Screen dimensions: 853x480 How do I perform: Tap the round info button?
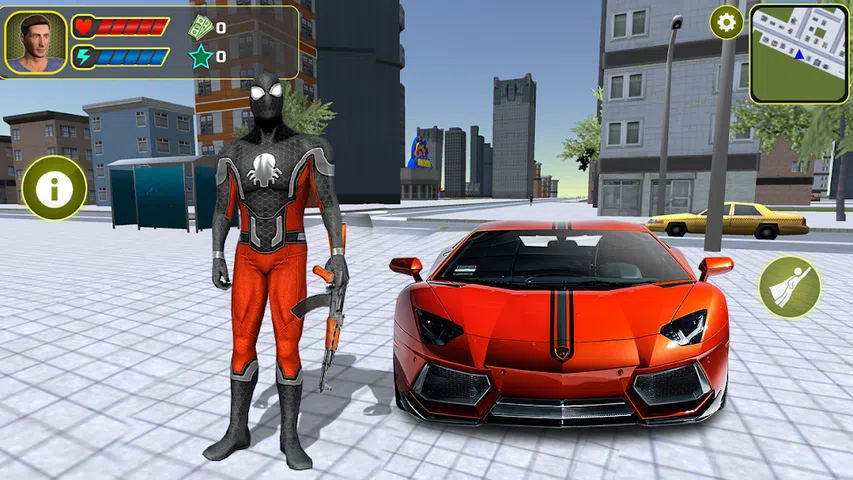coord(54,187)
